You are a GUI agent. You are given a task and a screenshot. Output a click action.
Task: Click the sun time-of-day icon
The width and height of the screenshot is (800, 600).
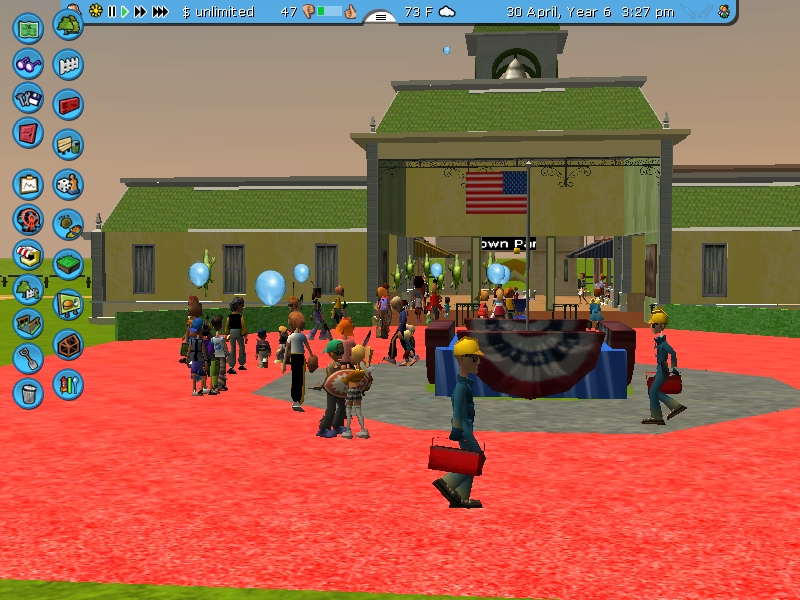pos(96,12)
